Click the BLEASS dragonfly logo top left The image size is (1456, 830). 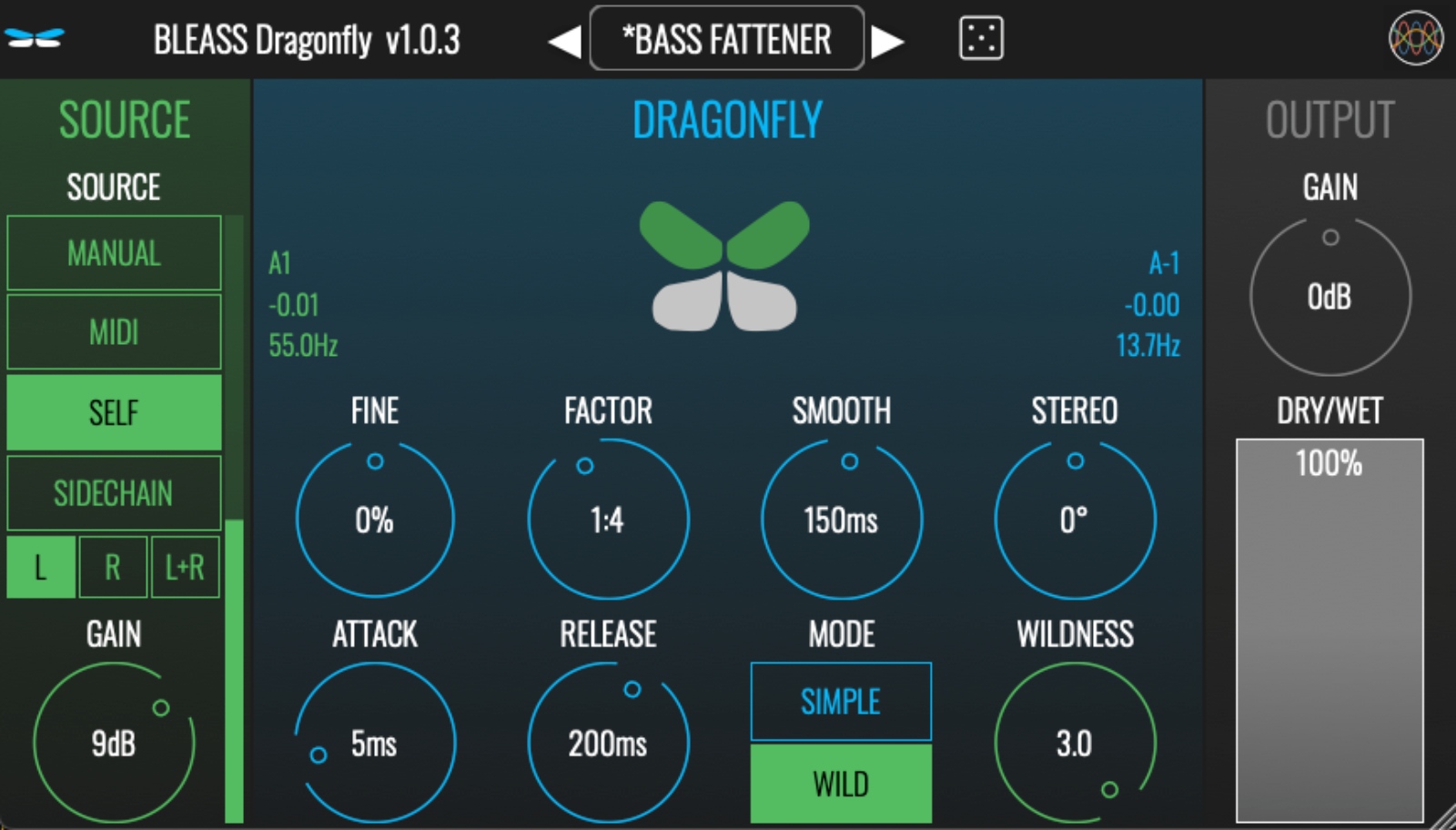pyautogui.click(x=32, y=39)
